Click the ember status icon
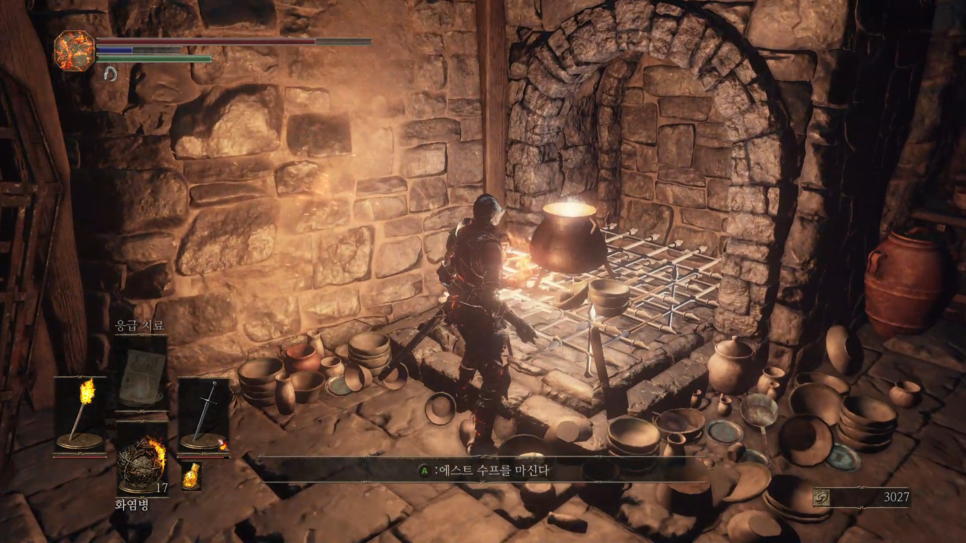Viewport: 966px width, 543px height. [74, 49]
